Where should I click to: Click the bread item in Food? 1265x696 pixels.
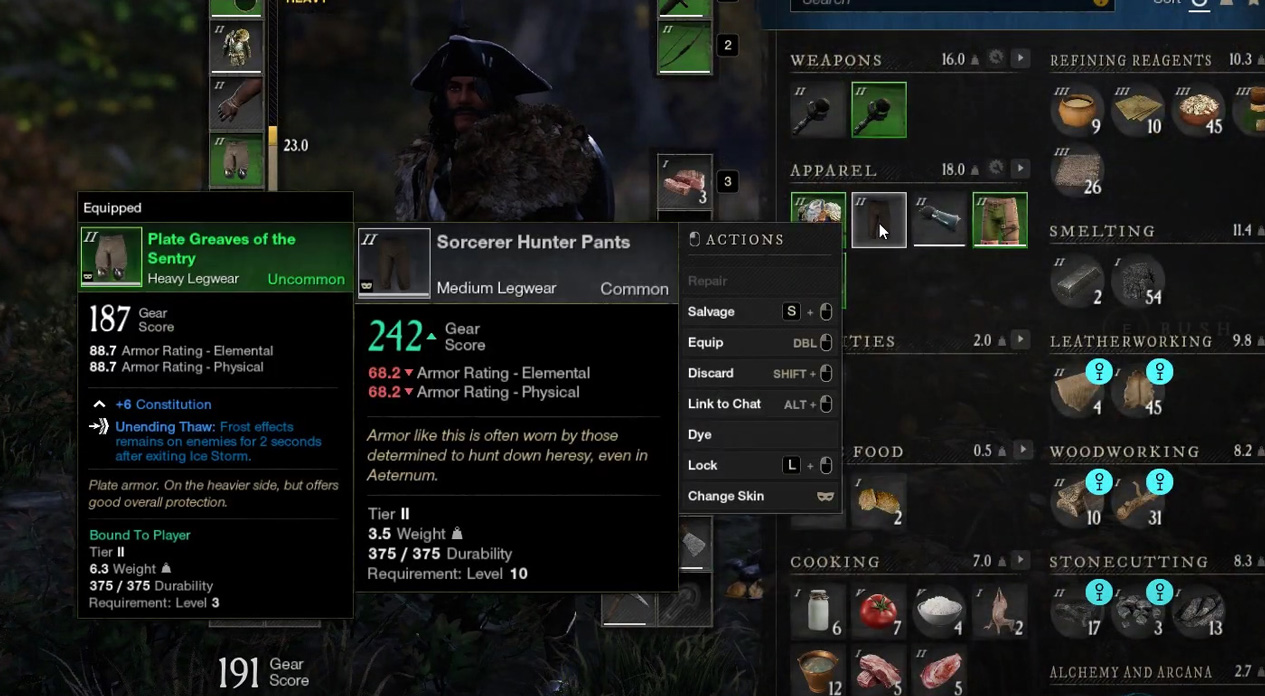(879, 500)
